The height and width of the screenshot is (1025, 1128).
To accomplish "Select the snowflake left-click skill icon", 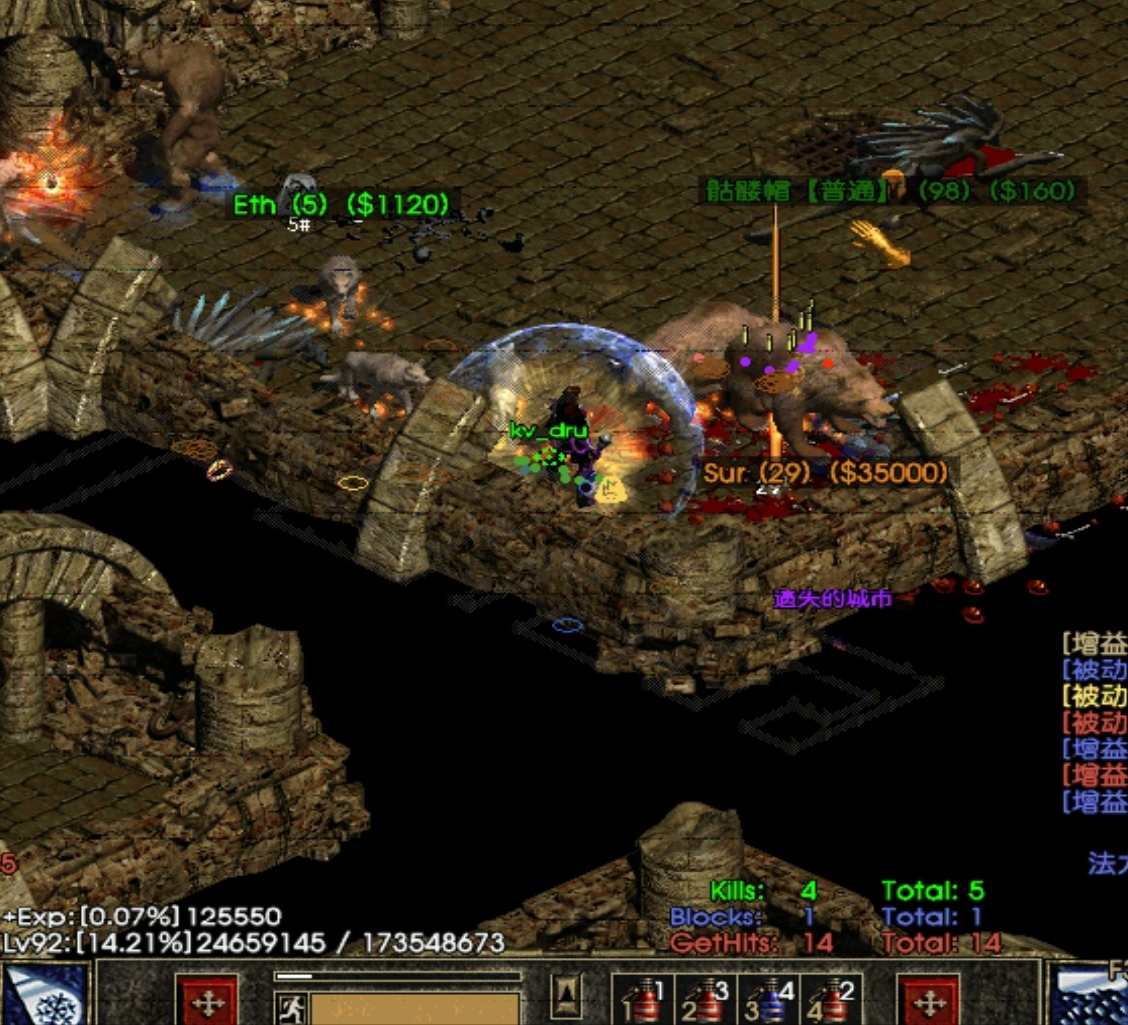I will pyautogui.click(x=45, y=995).
